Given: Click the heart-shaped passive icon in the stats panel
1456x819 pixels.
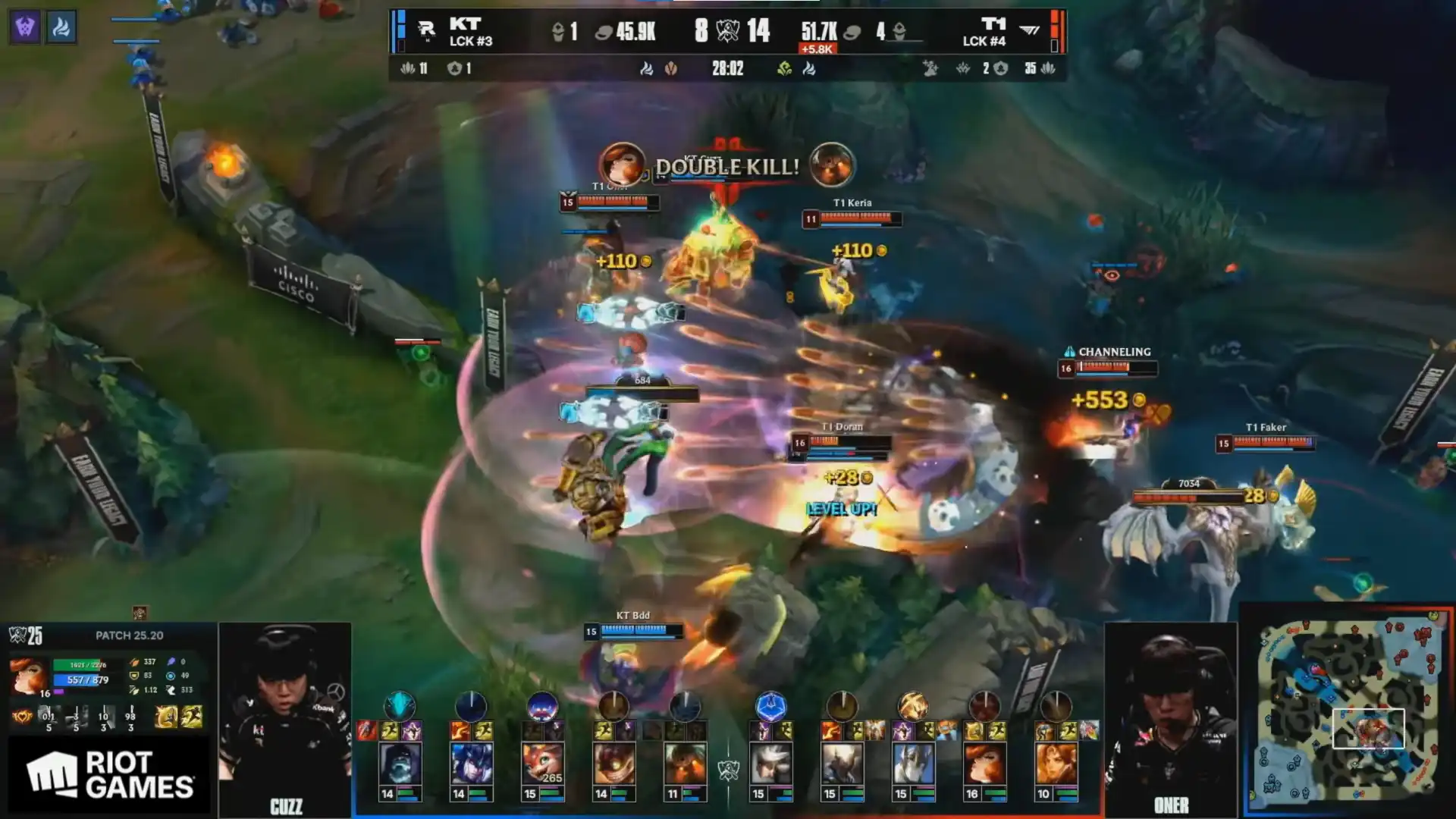Looking at the screenshot, I should coord(22,717).
